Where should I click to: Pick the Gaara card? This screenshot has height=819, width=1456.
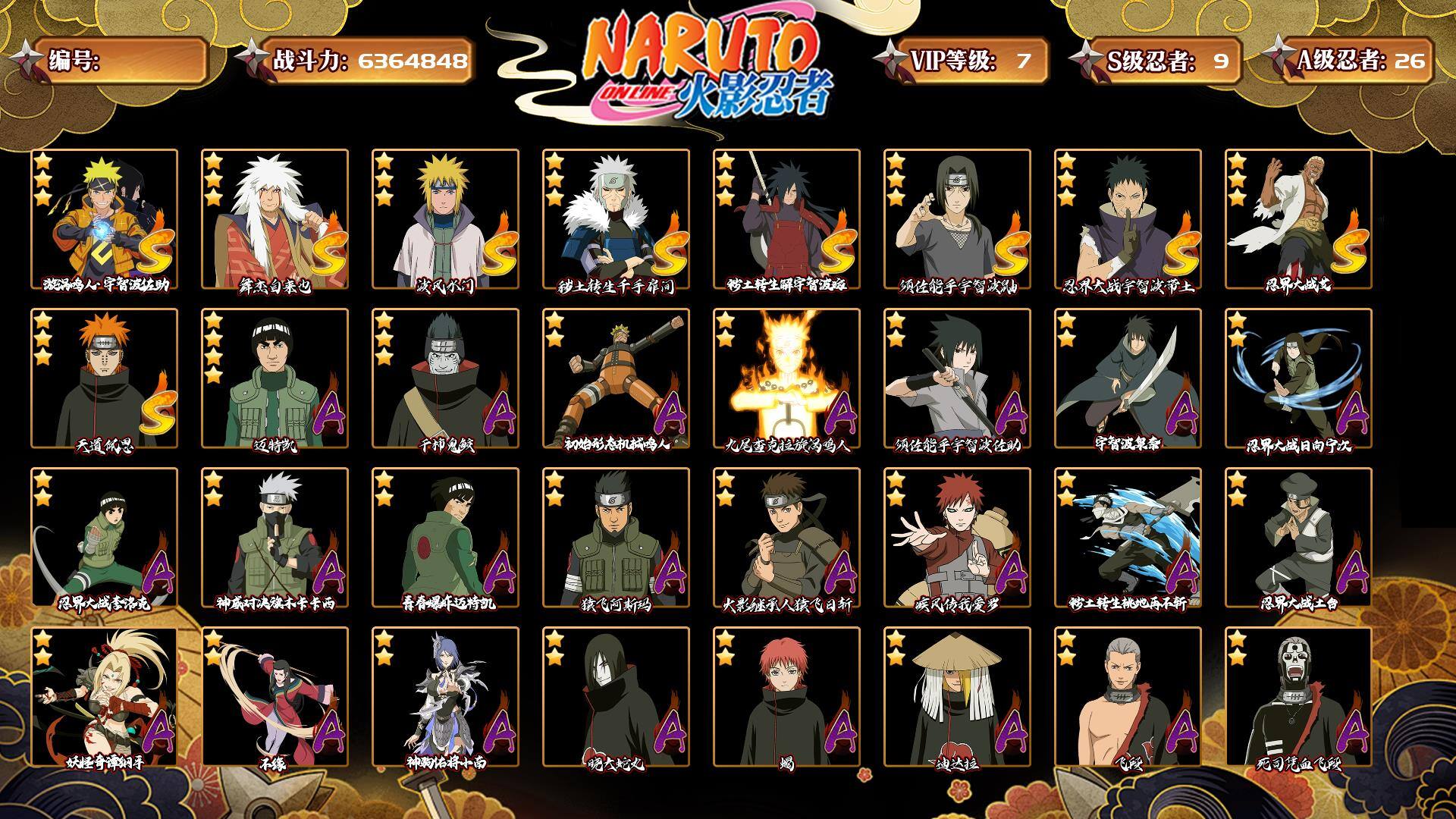click(957, 538)
